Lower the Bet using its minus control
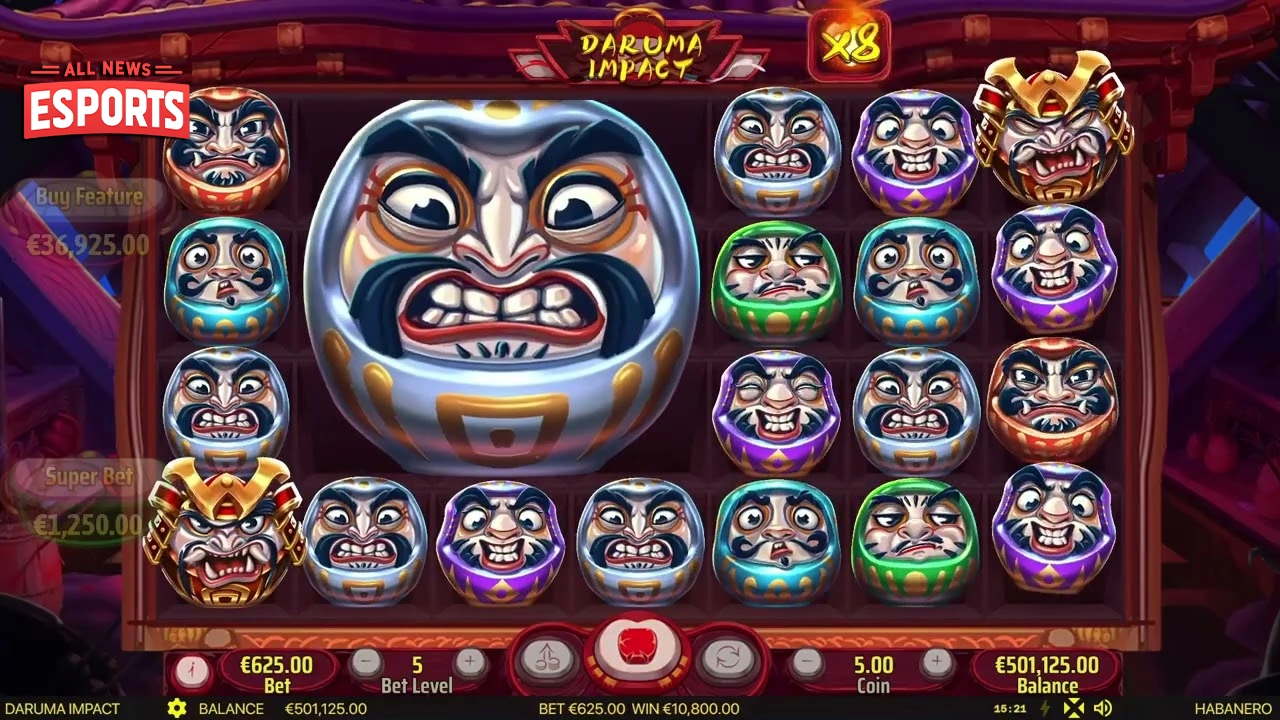The width and height of the screenshot is (1280, 720). coord(364,660)
